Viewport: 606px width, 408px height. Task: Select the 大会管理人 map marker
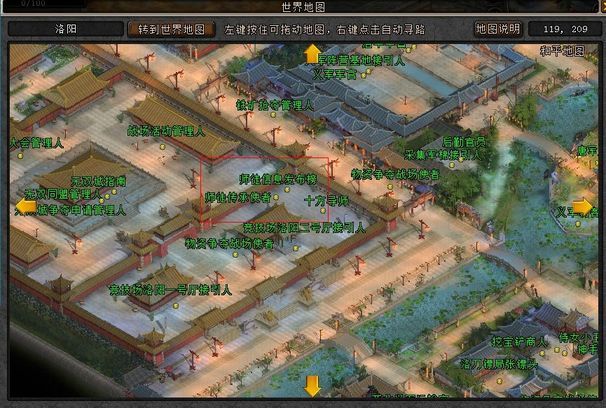(36, 144)
